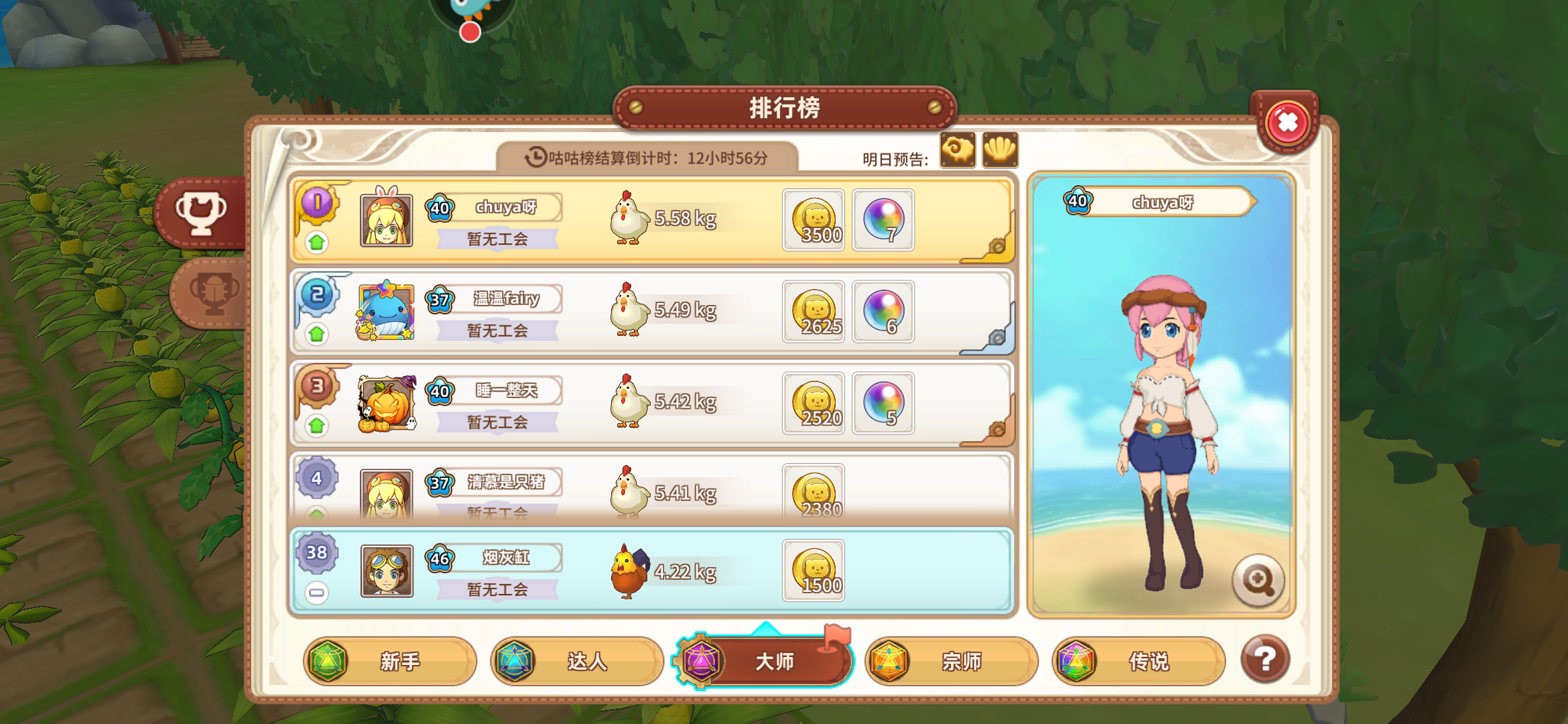Click the shell icon in tomorrow's forecast
Viewport: 1568px width, 724px height.
999,149
